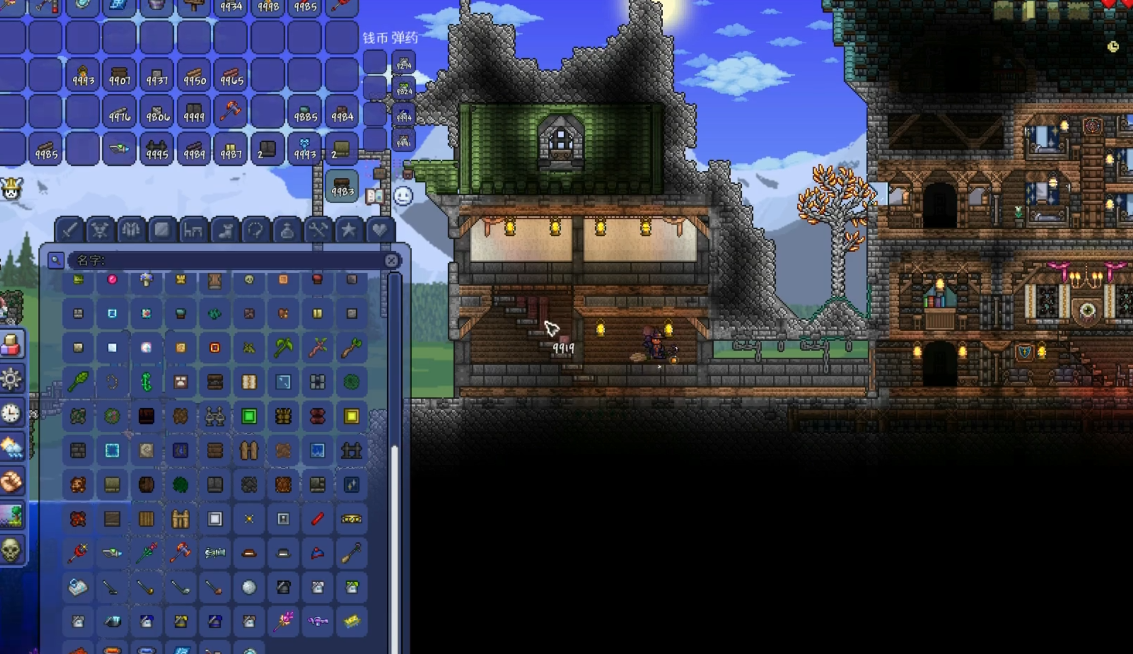Screen dimensions: 1133x654
Task: Toggle the Journey powers bunny icon
Action: (x=11, y=188)
